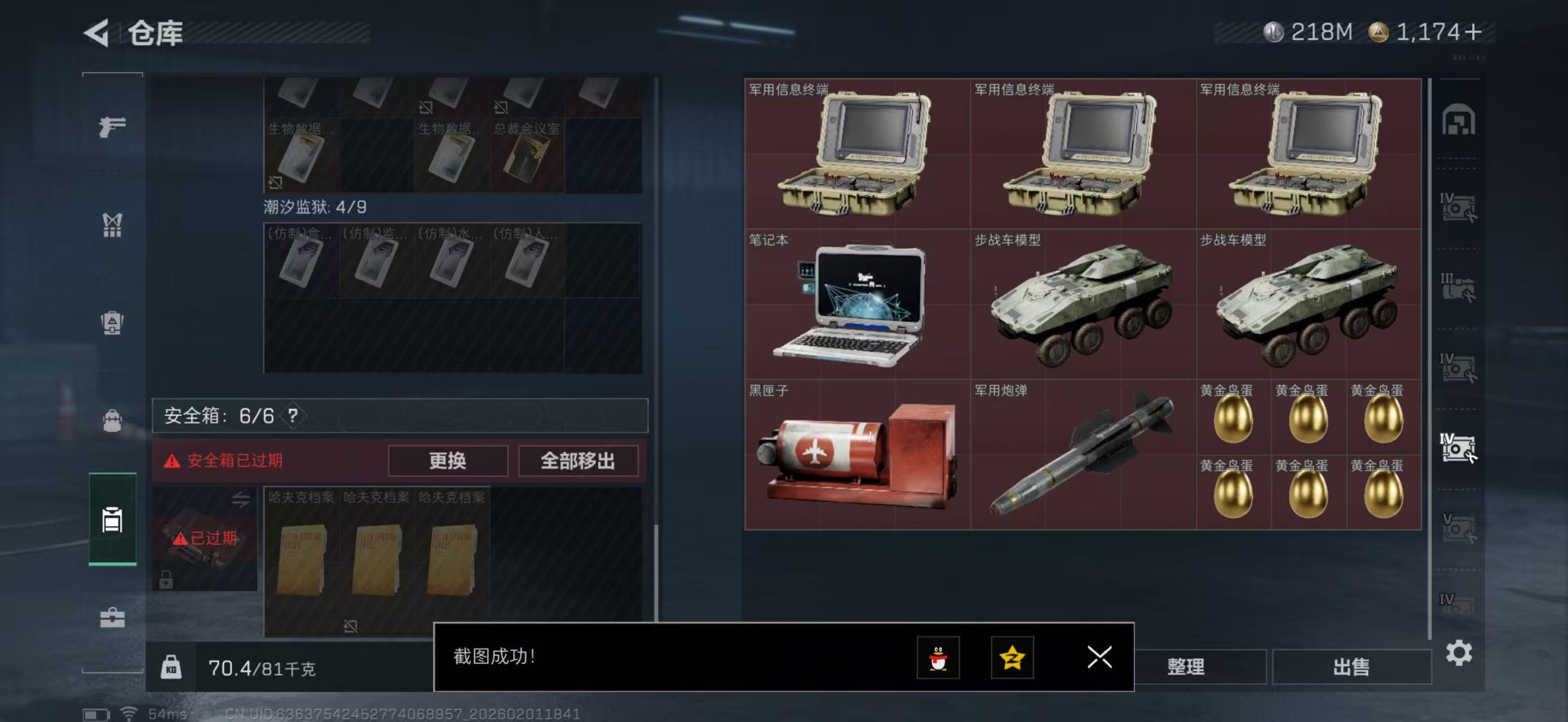Select the pistol weapons category icon
The image size is (1568, 722).
112,126
